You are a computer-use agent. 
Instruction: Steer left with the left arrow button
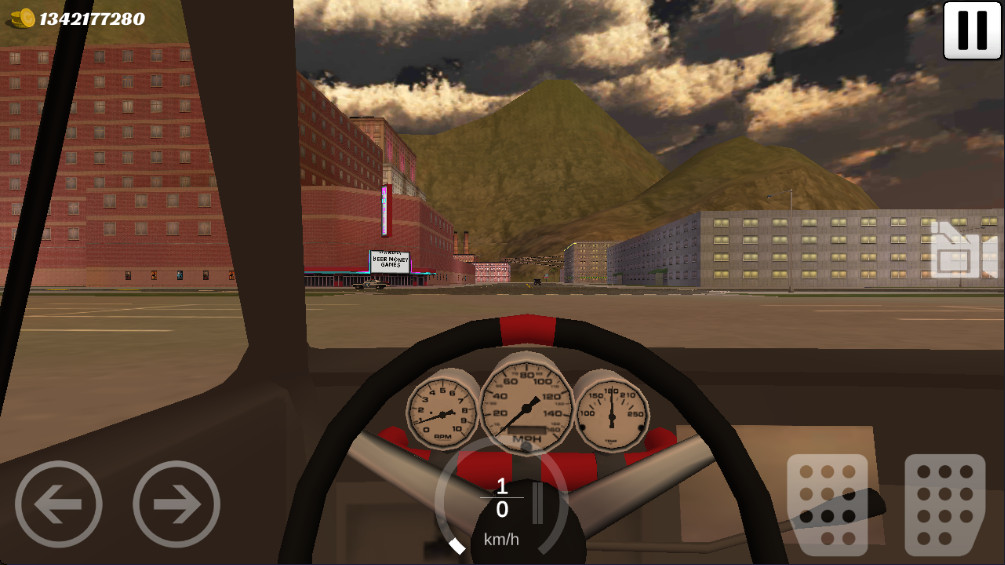pyautogui.click(x=58, y=504)
